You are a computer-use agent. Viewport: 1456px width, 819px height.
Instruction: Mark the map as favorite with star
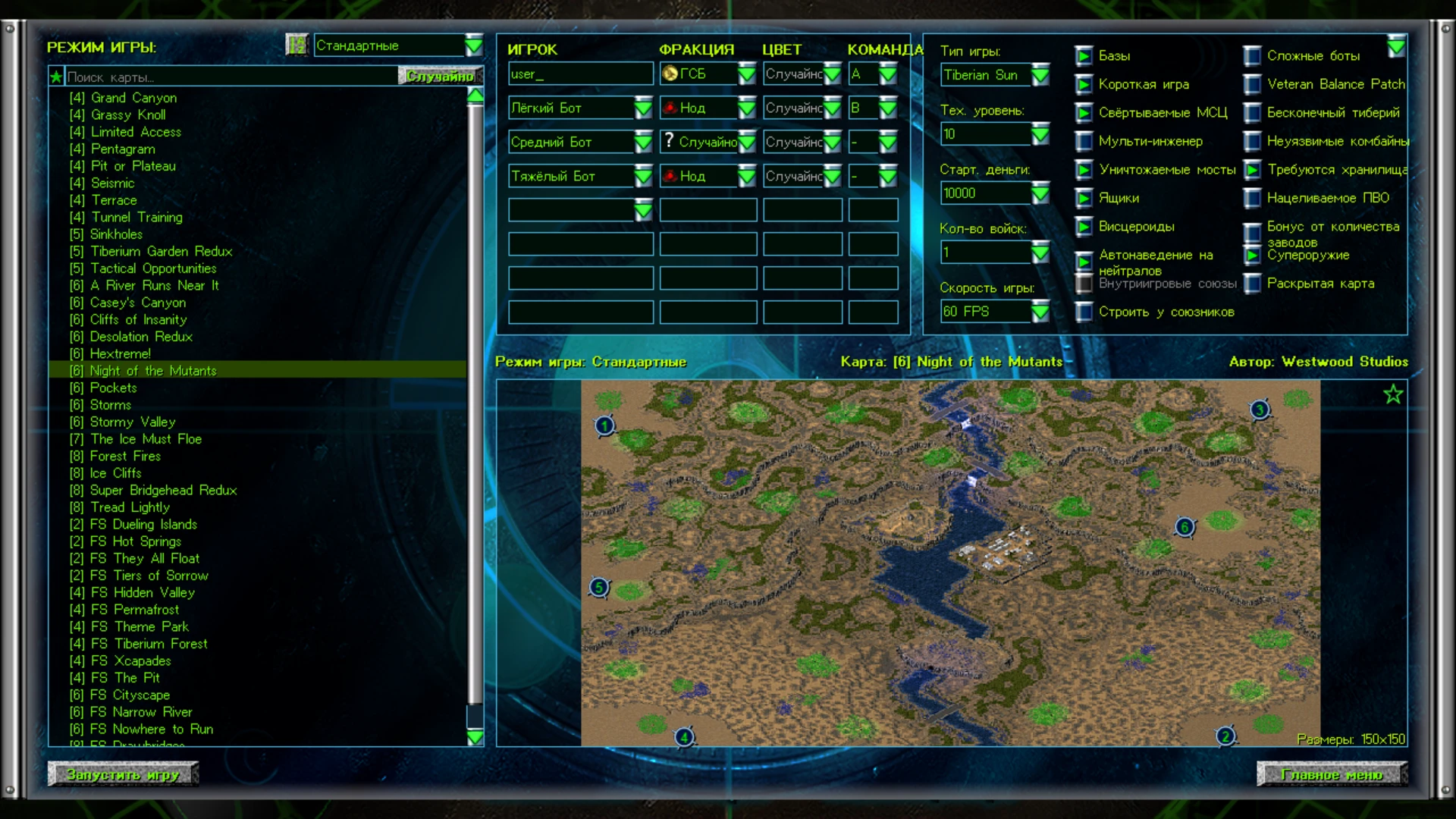tap(1393, 394)
